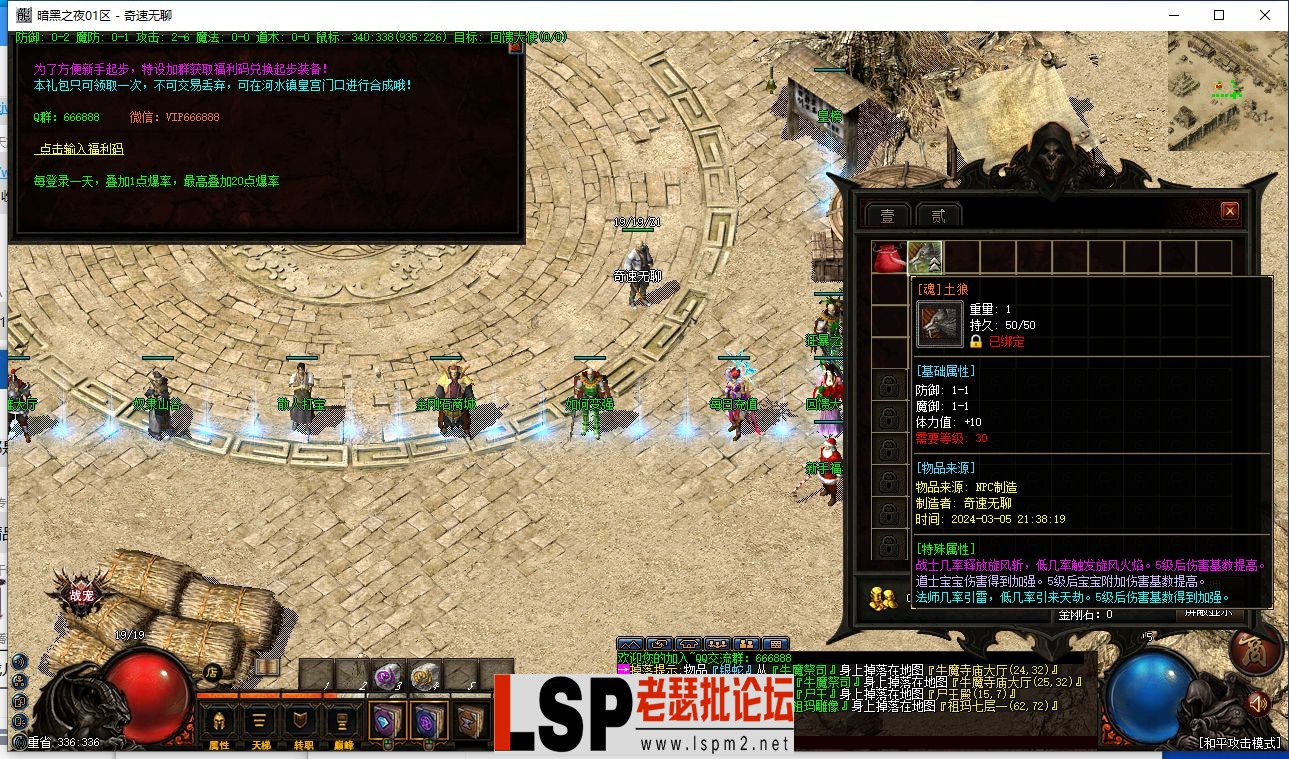Open the team members icon above the chat
The image size is (1289, 759).
716,644
